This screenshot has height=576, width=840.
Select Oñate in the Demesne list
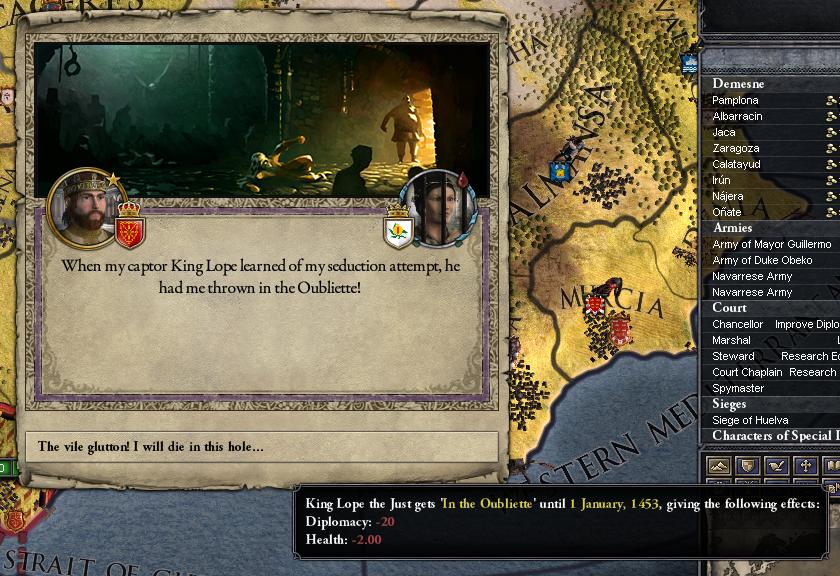point(726,212)
